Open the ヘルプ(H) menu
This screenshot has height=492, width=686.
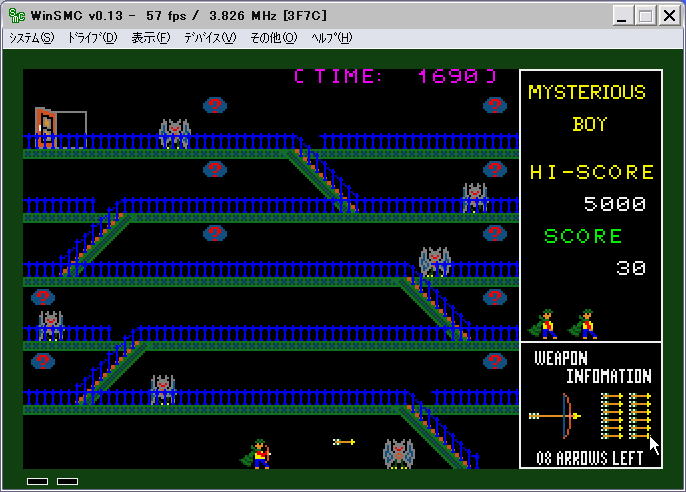point(332,38)
